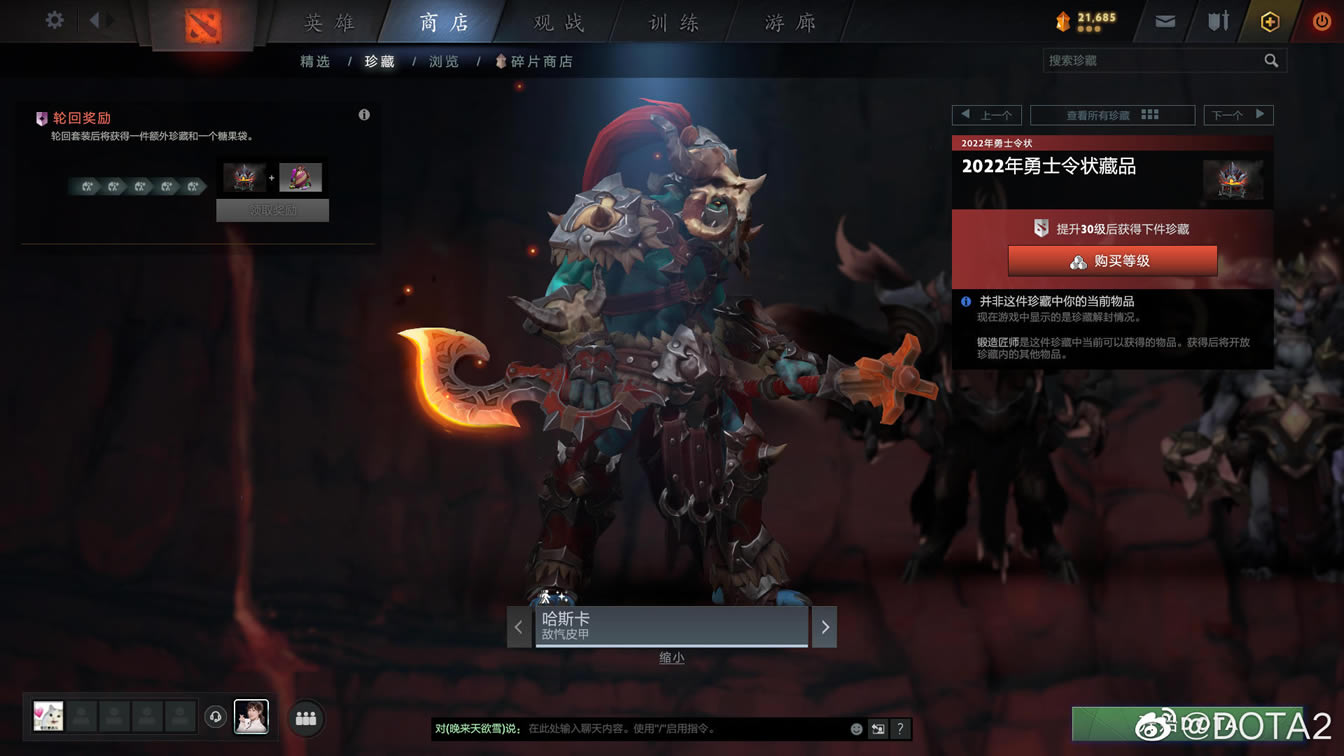Click the search magnifier icon
The height and width of the screenshot is (756, 1344).
pyautogui.click(x=1271, y=60)
